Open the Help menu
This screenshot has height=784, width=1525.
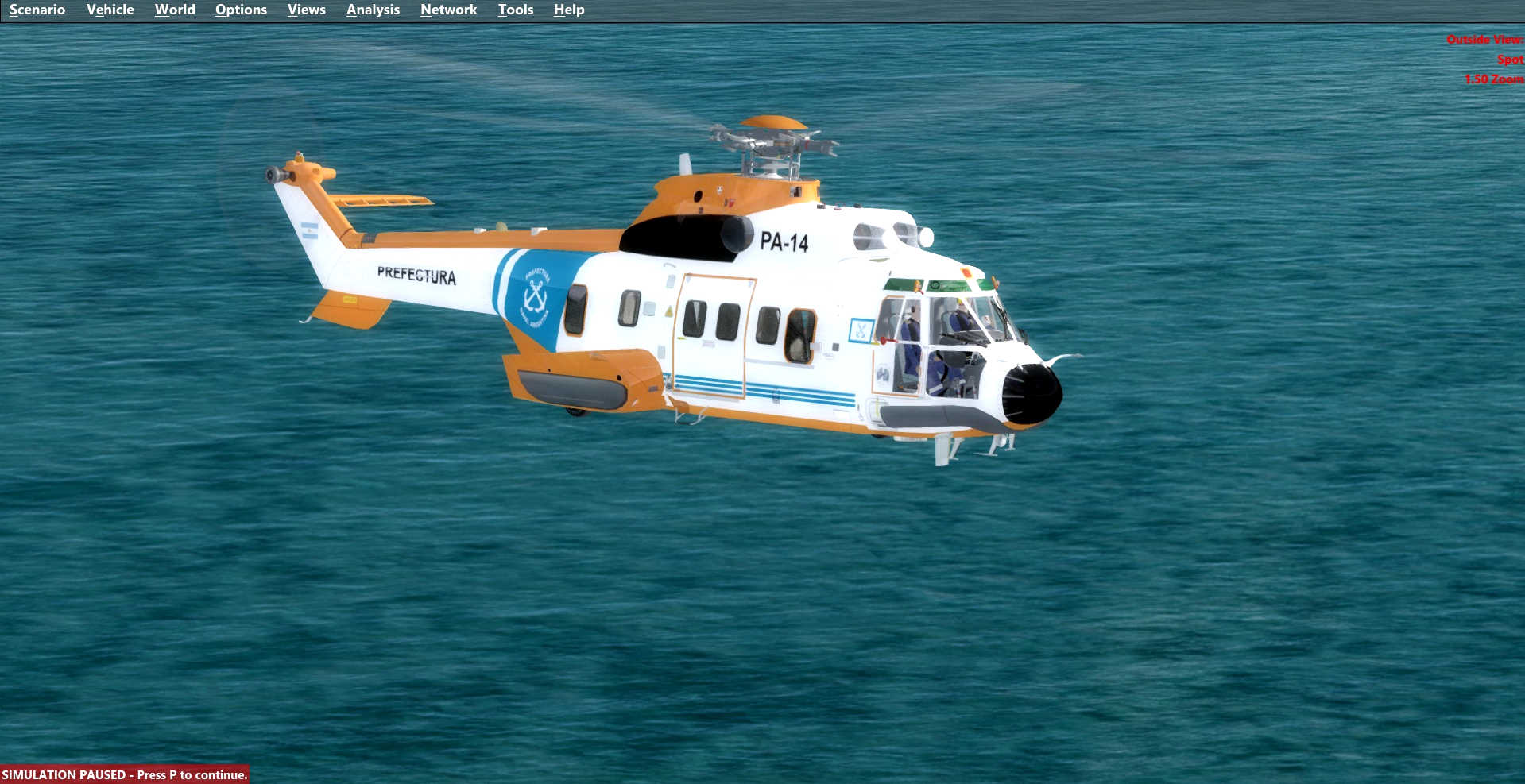(569, 10)
